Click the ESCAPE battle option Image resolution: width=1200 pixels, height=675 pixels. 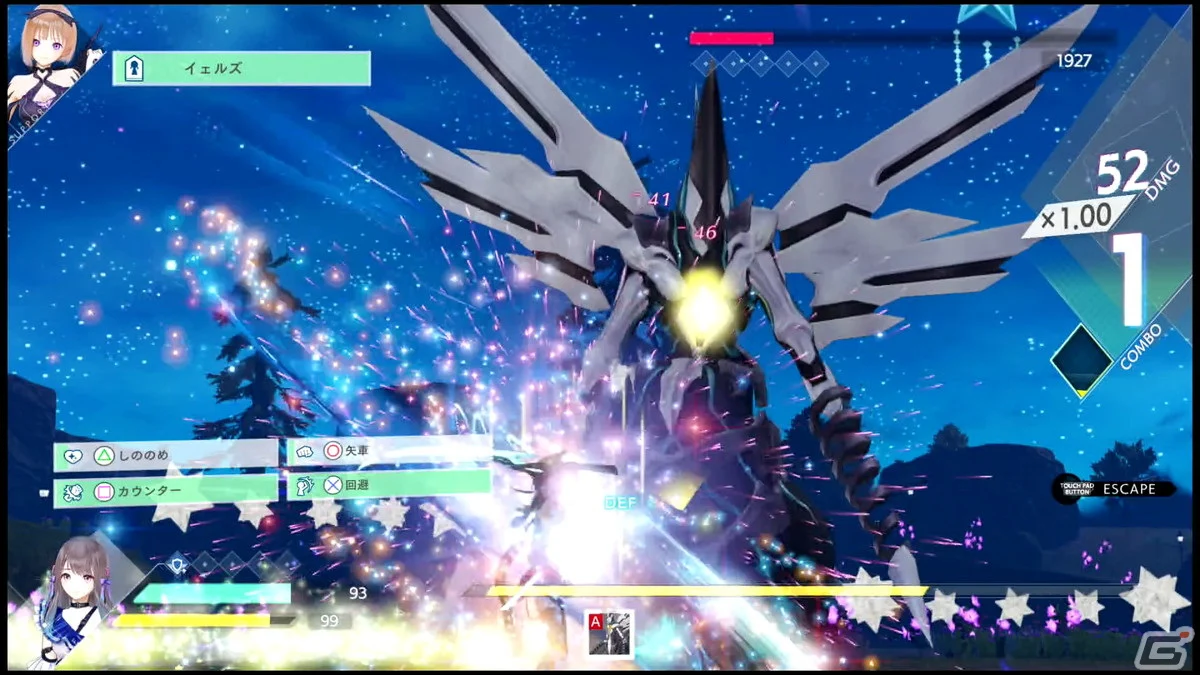[1117, 489]
